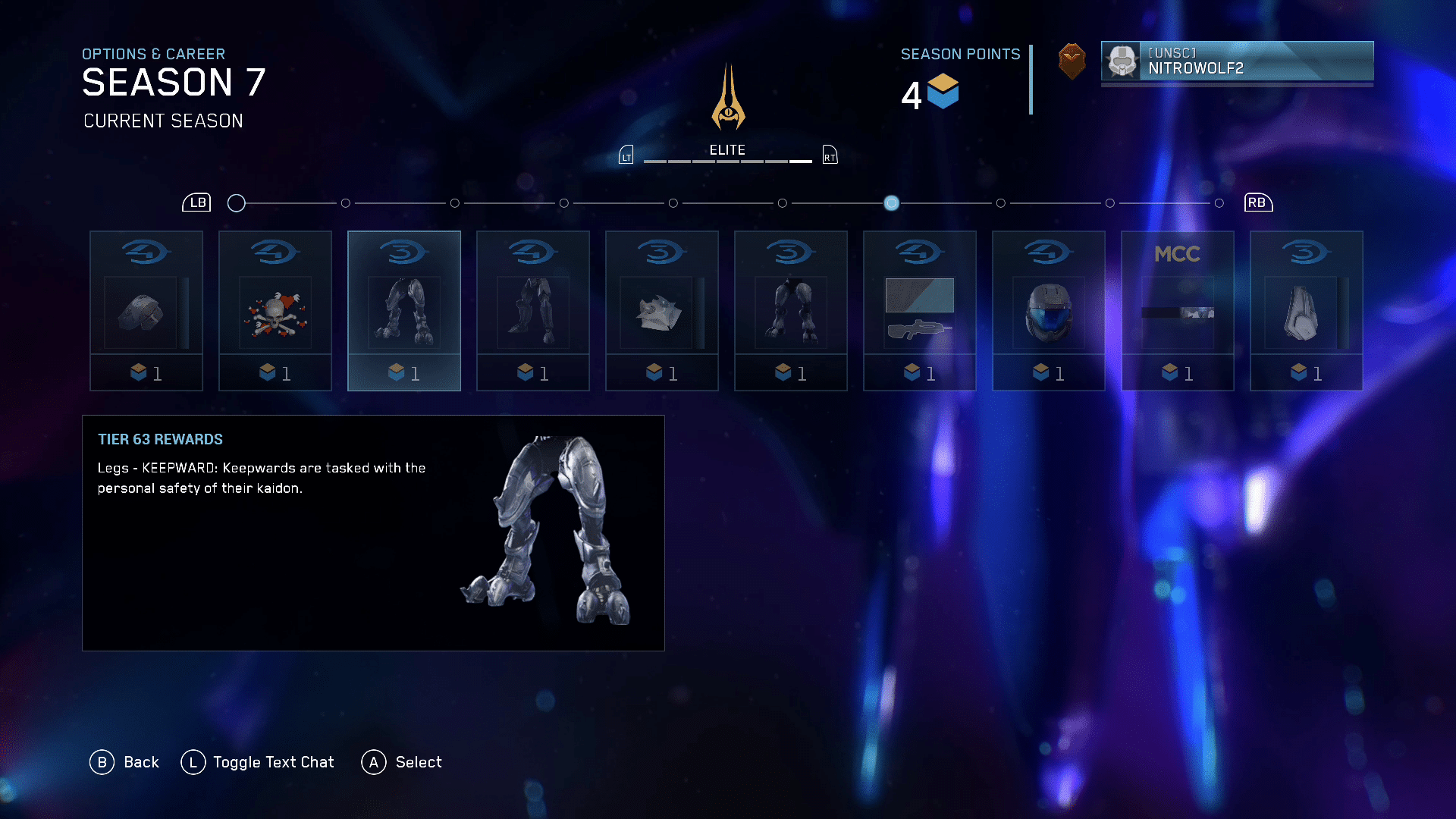Choose the skull and crossbones reward tile

(x=275, y=311)
